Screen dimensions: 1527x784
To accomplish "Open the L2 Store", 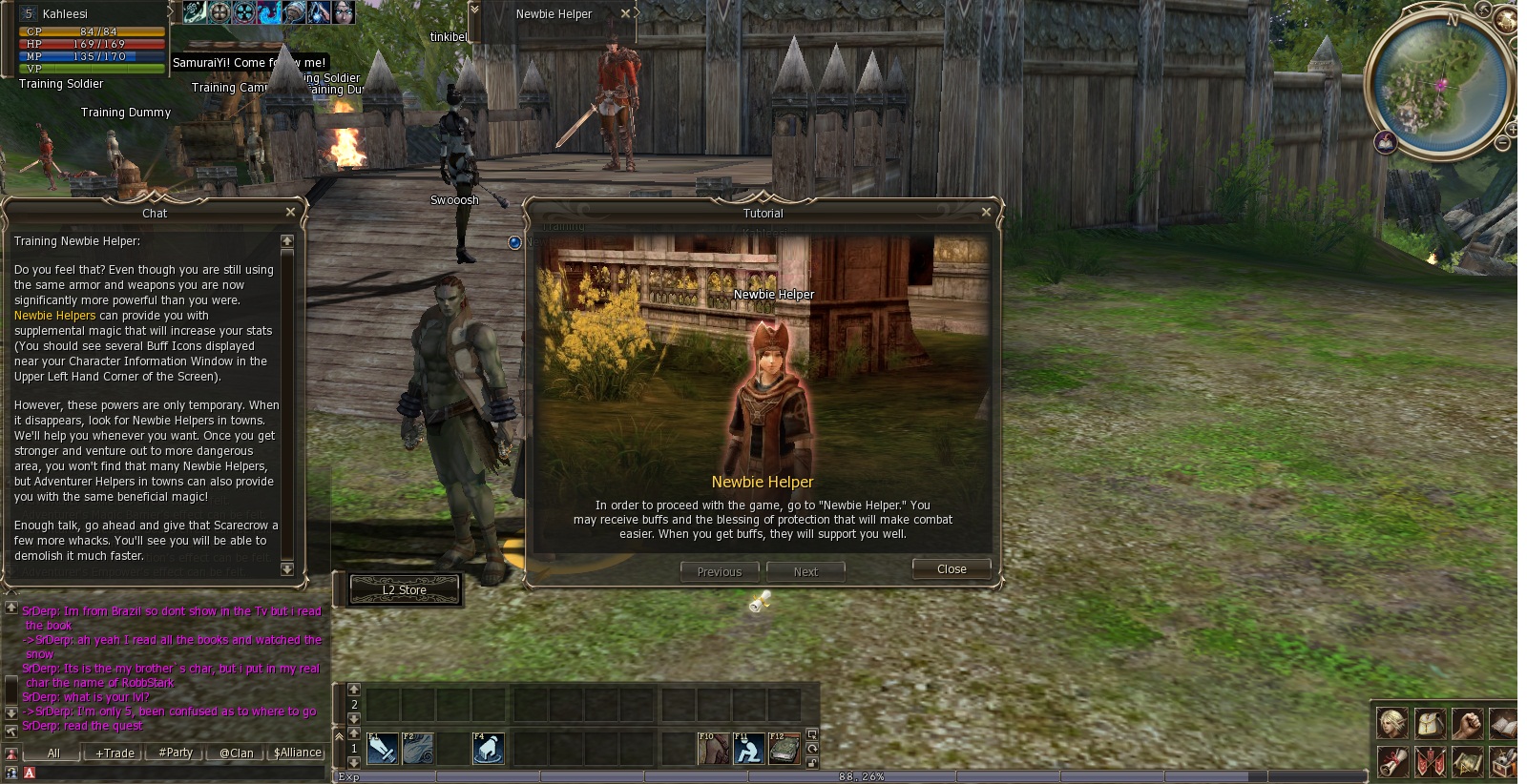I will [x=405, y=590].
